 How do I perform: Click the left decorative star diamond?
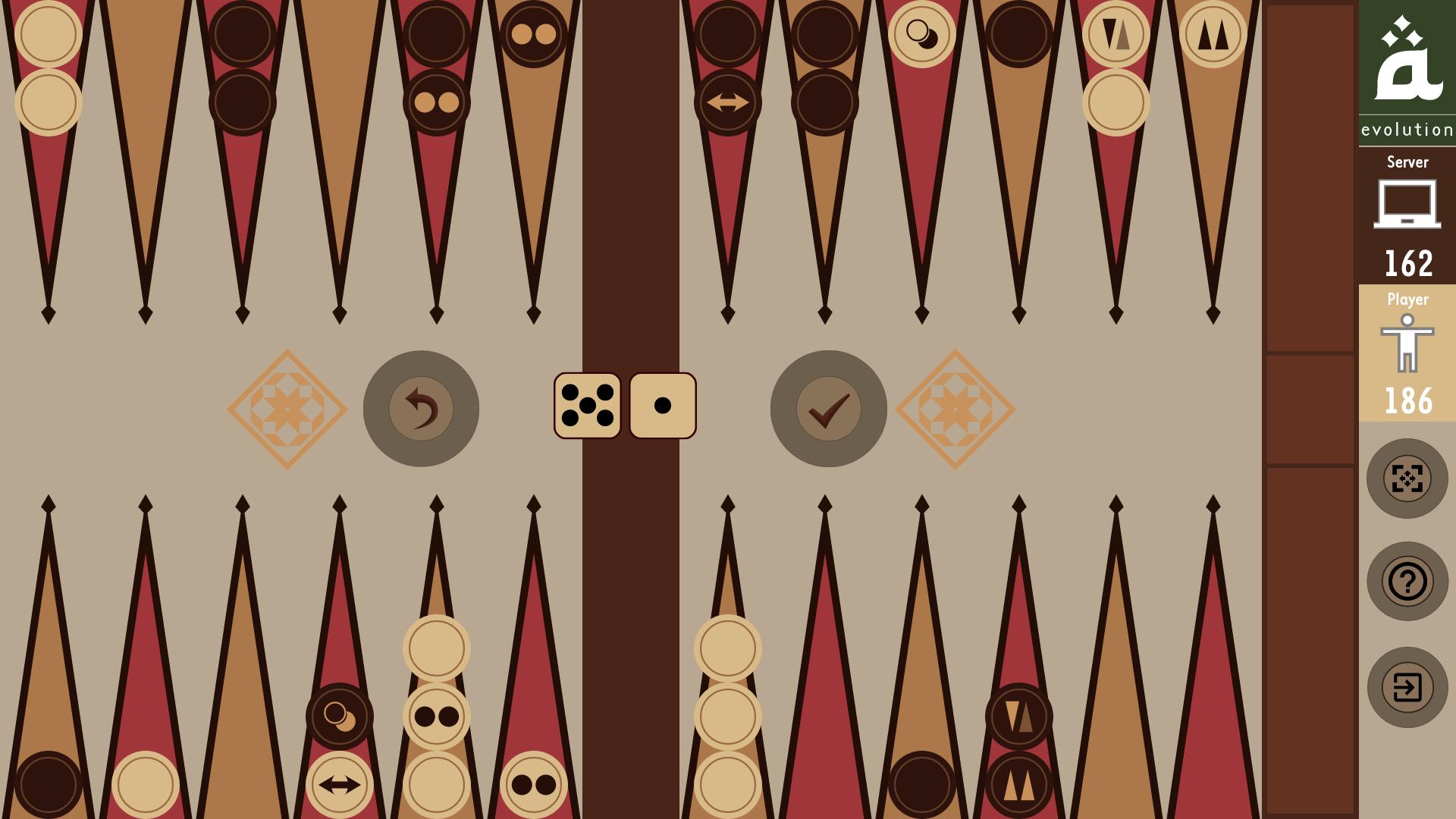[287, 409]
